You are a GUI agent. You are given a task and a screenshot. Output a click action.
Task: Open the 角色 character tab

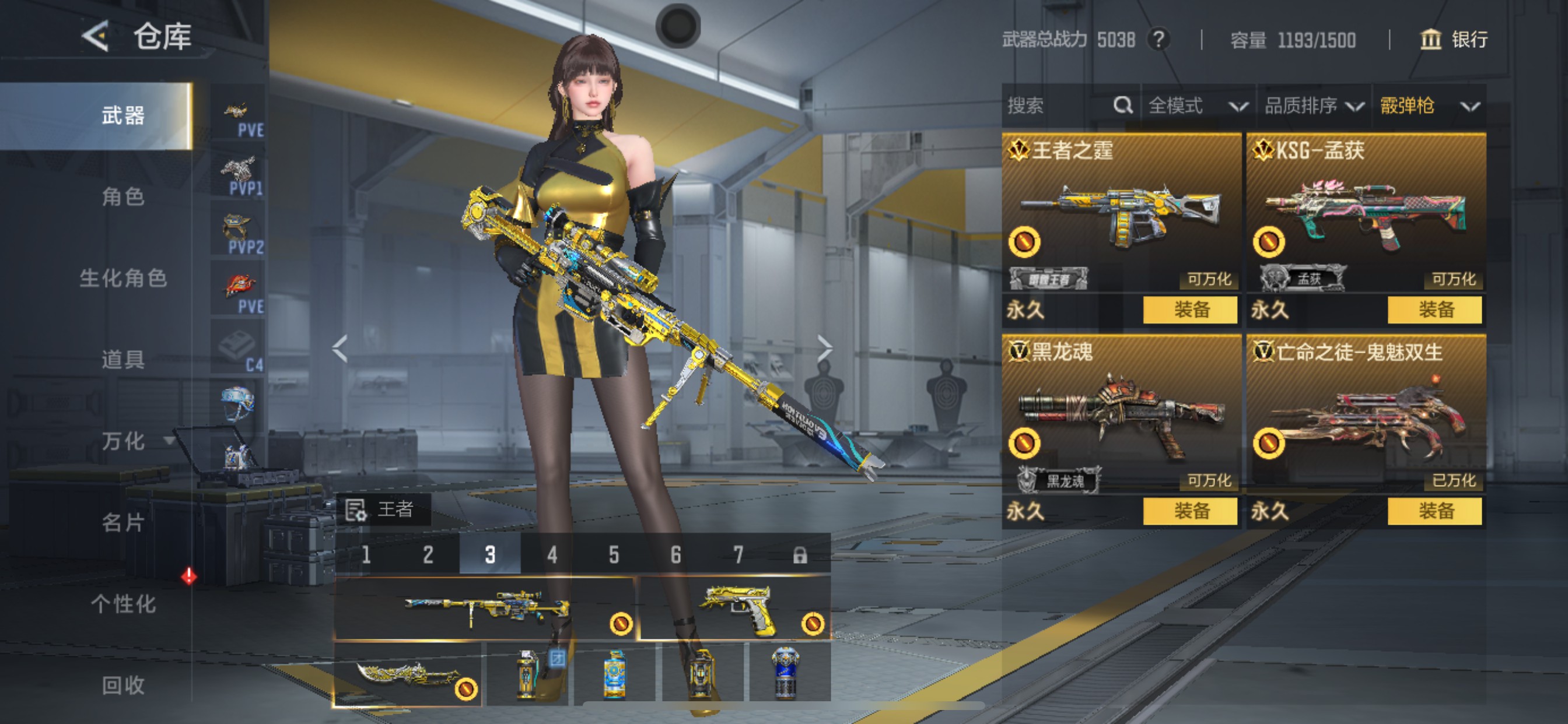click(x=123, y=196)
